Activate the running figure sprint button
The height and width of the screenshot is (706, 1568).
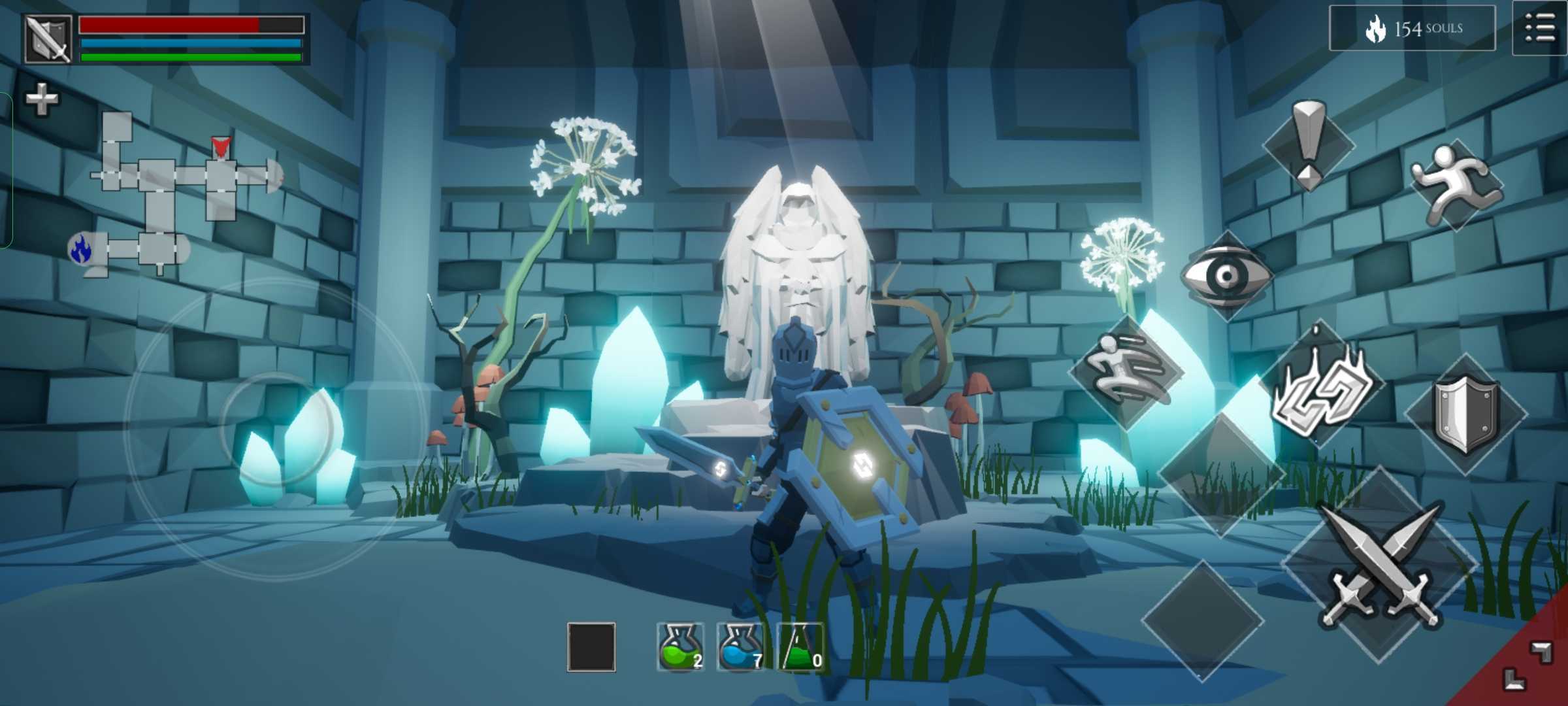coord(1455,184)
